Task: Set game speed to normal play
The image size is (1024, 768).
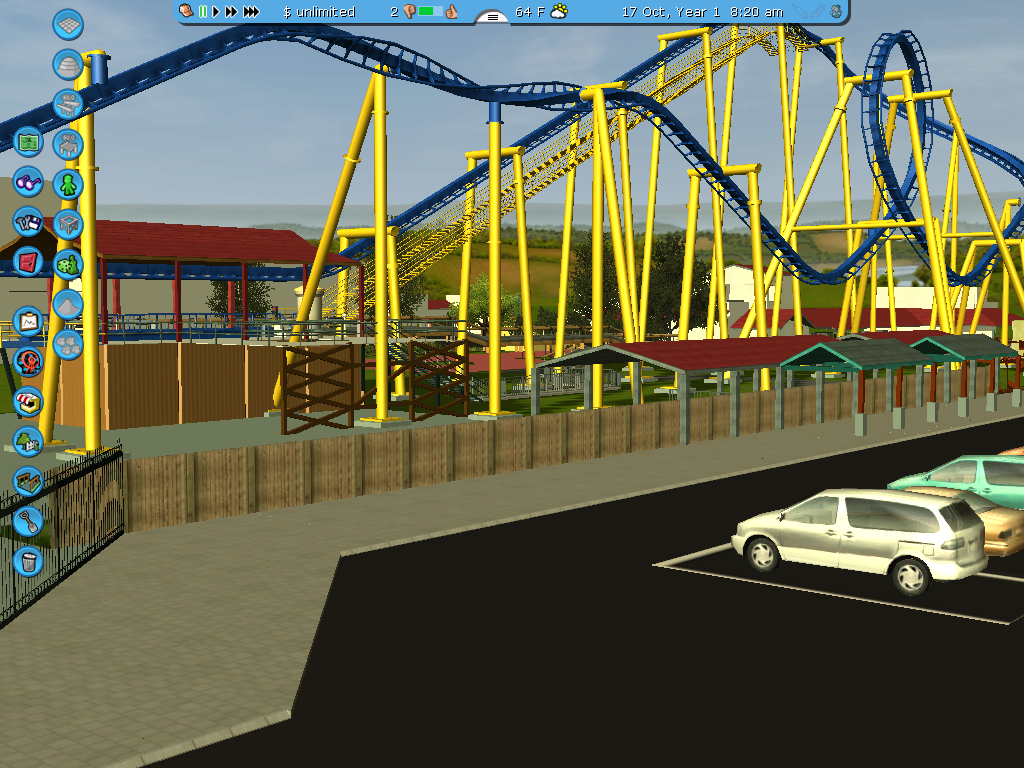Action: pos(215,12)
